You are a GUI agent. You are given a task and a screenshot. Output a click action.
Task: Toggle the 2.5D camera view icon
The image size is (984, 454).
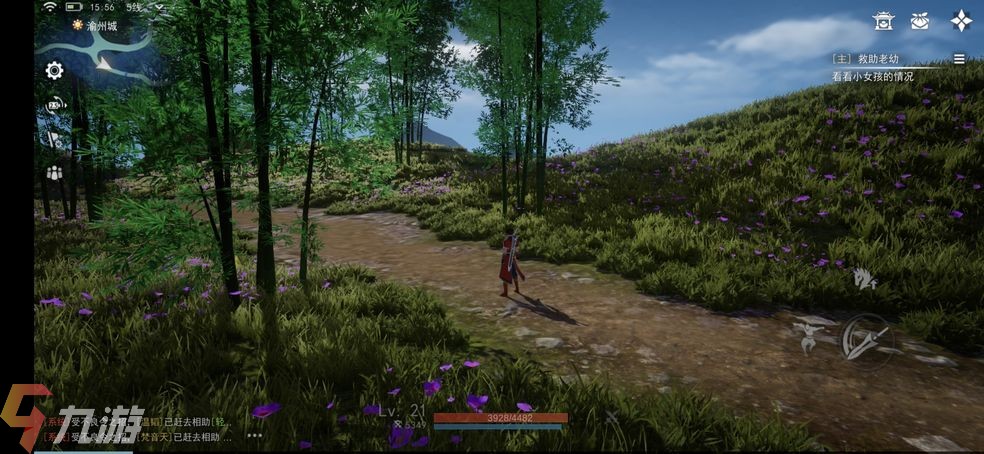[55, 104]
